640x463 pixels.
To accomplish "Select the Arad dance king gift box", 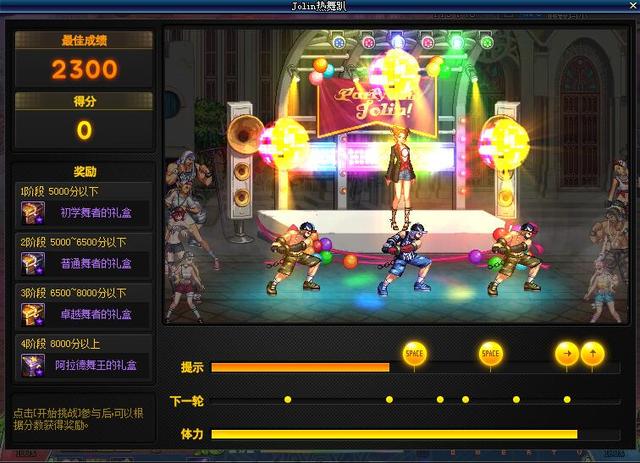I will [x=33, y=365].
